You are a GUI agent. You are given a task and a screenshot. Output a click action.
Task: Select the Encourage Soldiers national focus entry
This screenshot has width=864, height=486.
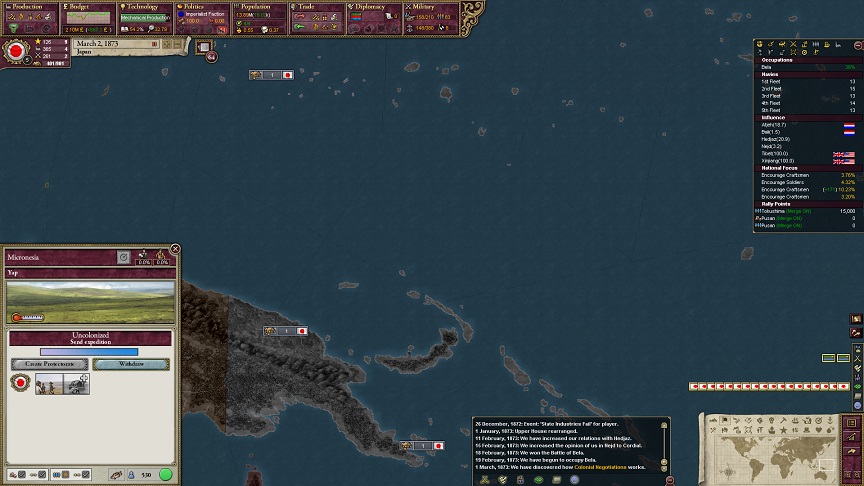click(x=786, y=182)
